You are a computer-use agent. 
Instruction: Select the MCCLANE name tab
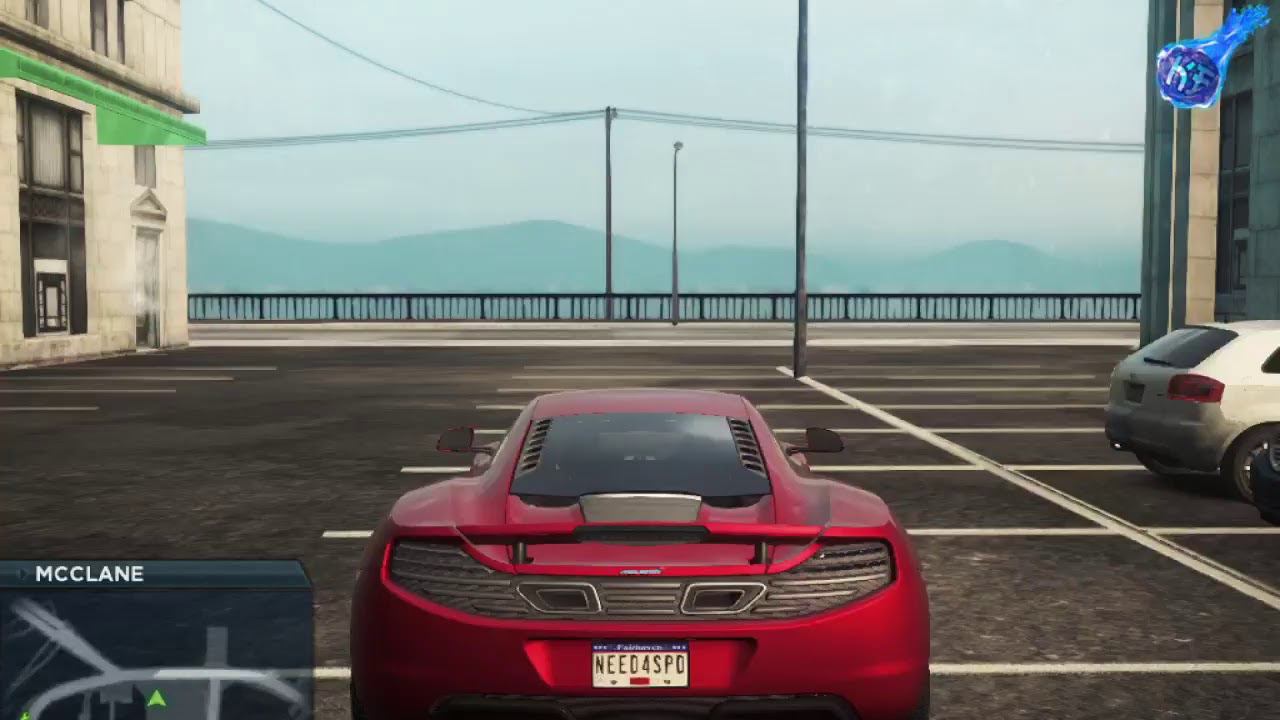pos(88,575)
